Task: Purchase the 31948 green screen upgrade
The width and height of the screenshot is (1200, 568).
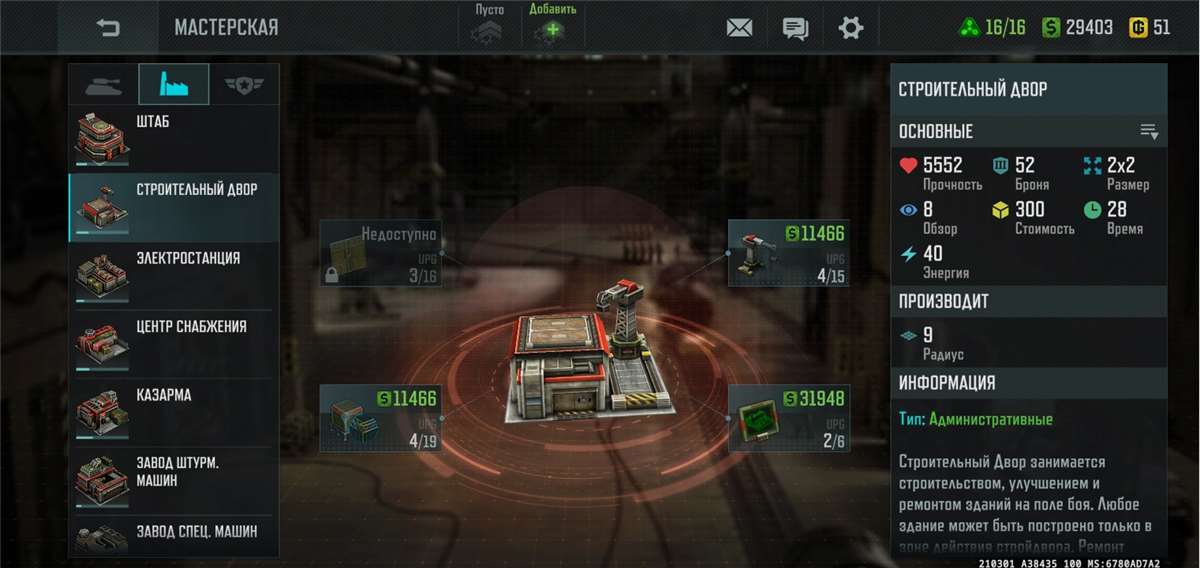Action: (789, 417)
